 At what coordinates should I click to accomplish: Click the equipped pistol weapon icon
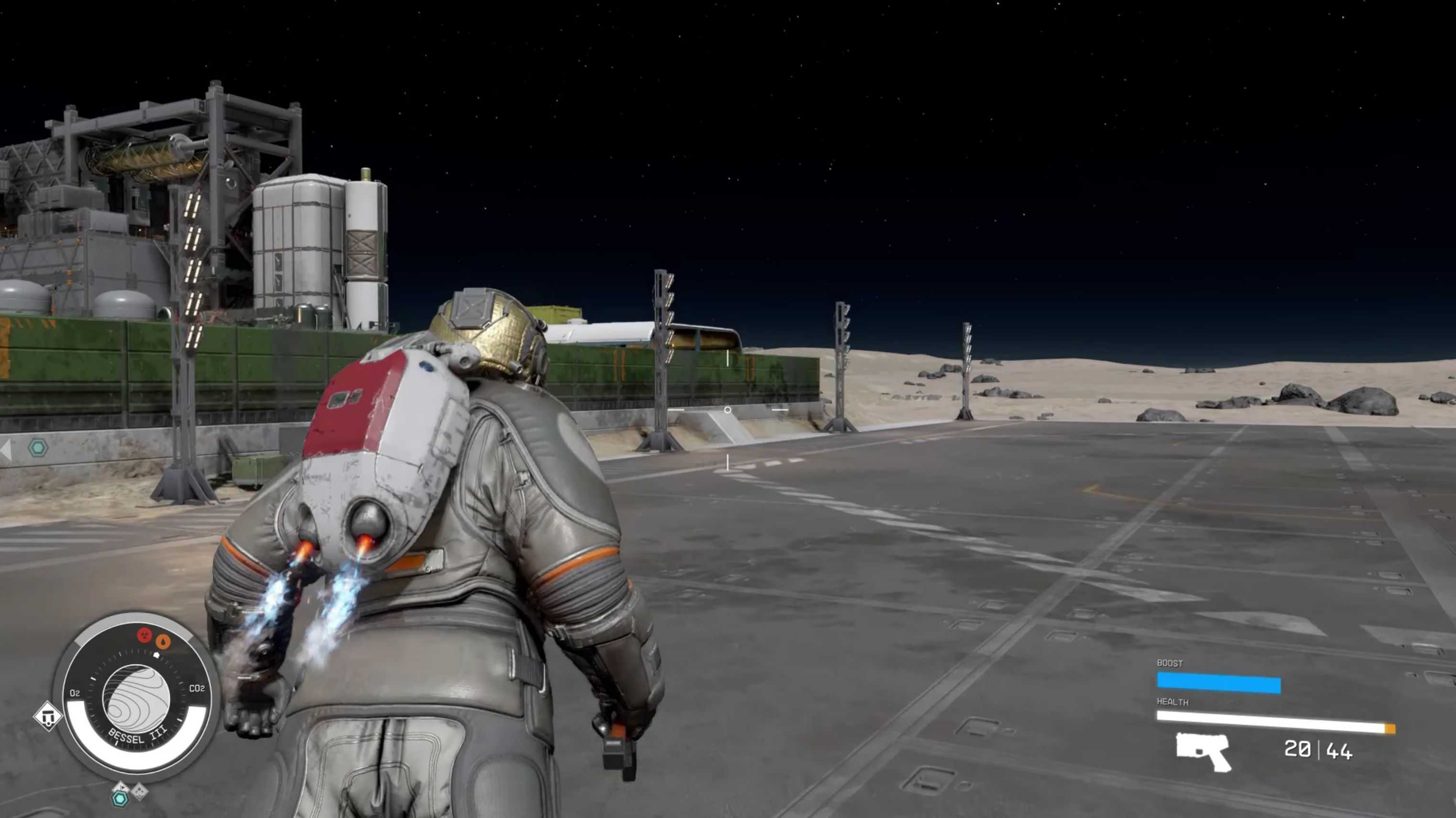coord(1203,751)
